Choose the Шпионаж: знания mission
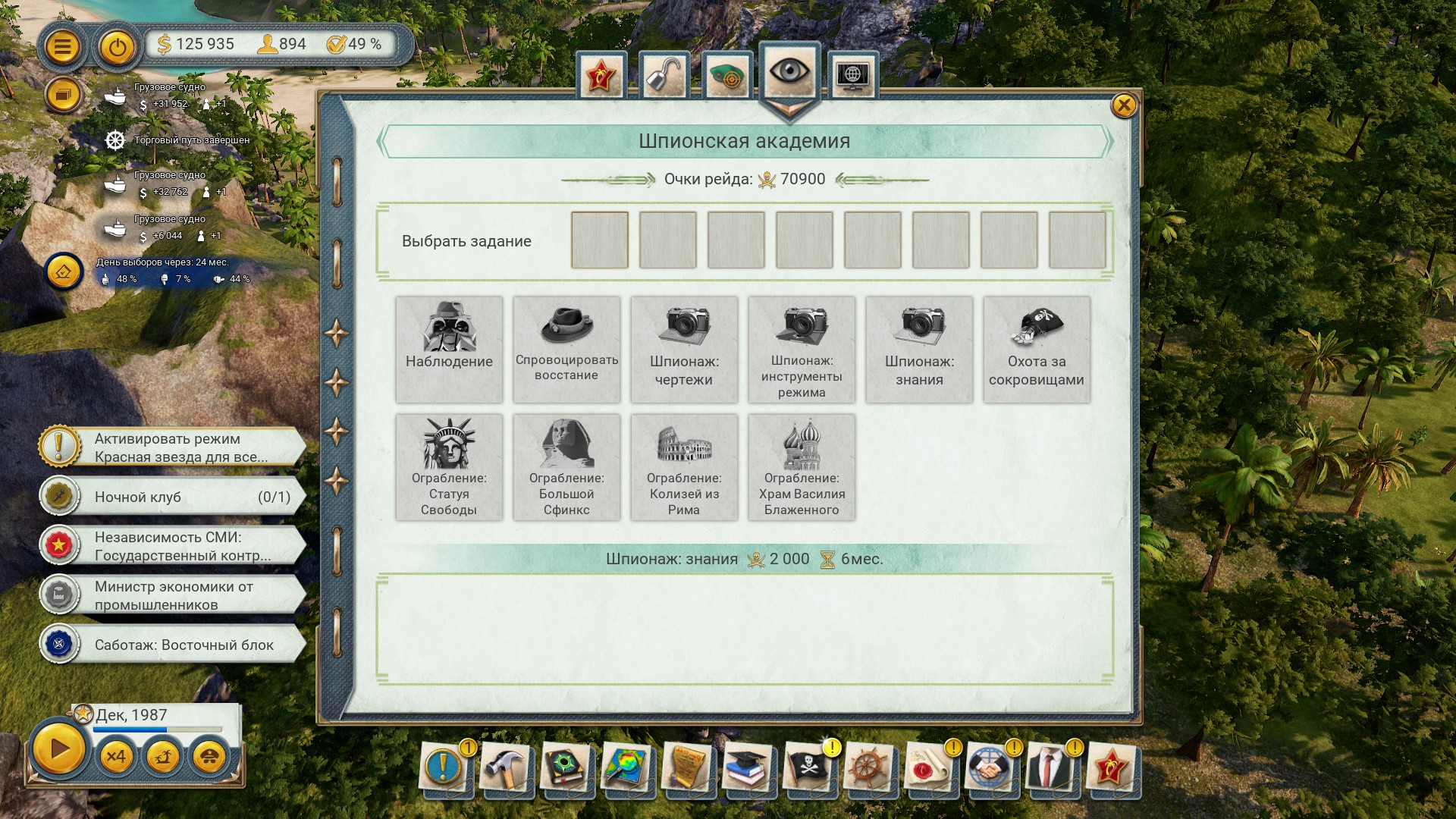This screenshot has height=819, width=1456. (x=919, y=349)
